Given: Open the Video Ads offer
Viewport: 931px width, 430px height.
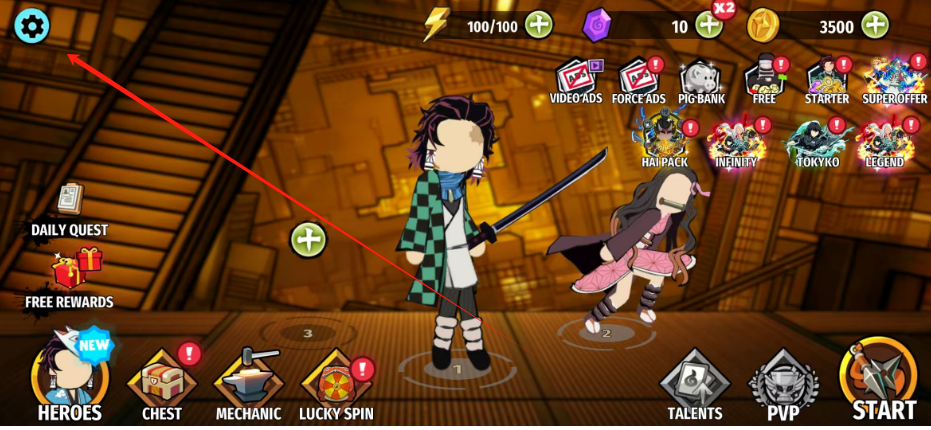Looking at the screenshot, I should click(x=576, y=79).
